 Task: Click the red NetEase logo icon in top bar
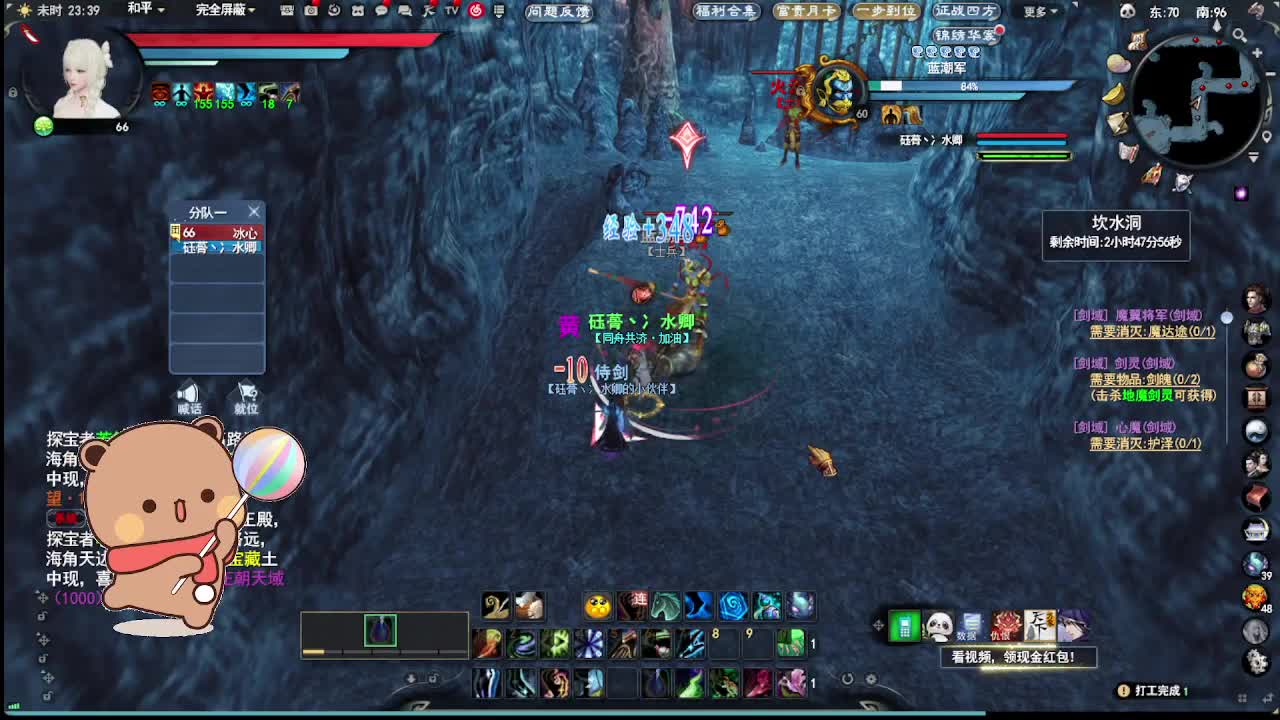(478, 13)
